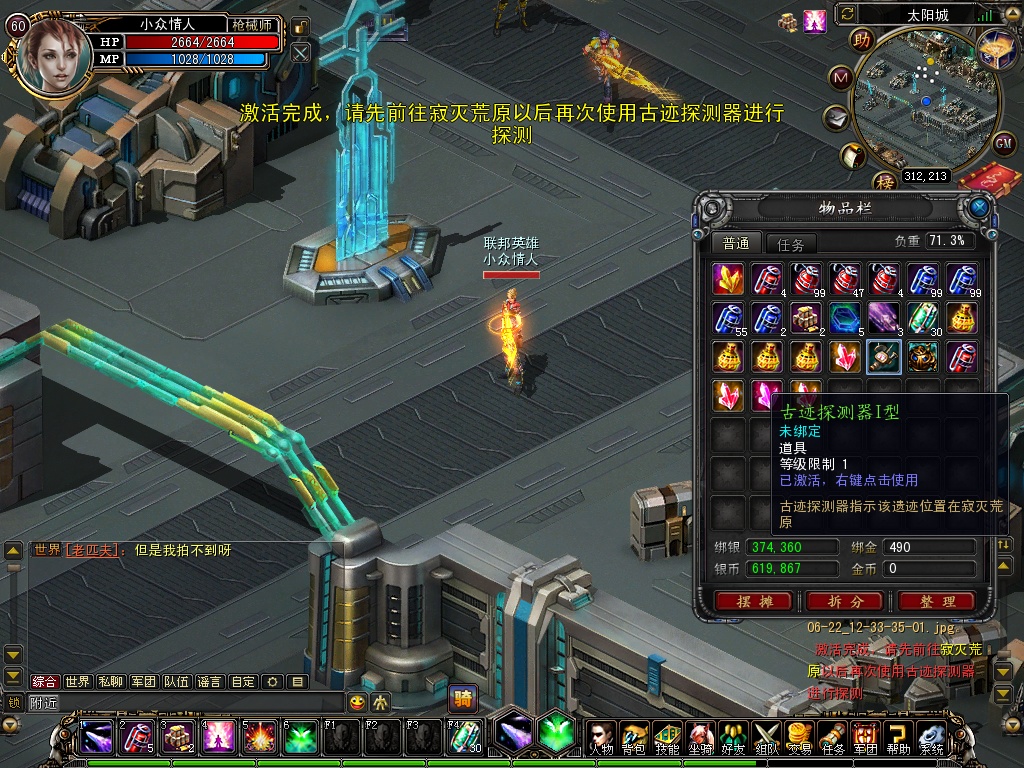Viewport: 1024px width, 768px height.
Task: Sort inventory with the 整理 button
Action: pyautogui.click(x=936, y=601)
